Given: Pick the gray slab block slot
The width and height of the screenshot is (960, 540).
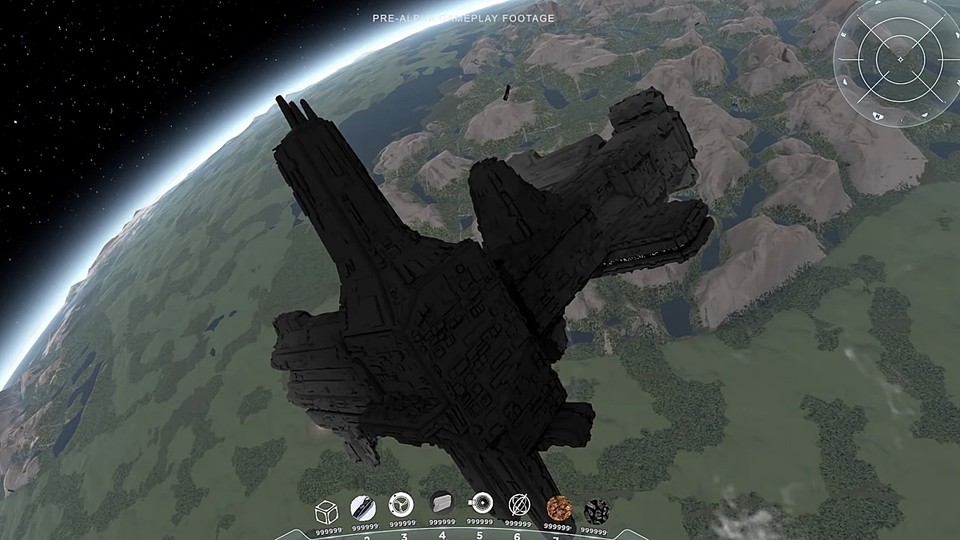Looking at the screenshot, I should click(x=441, y=503).
